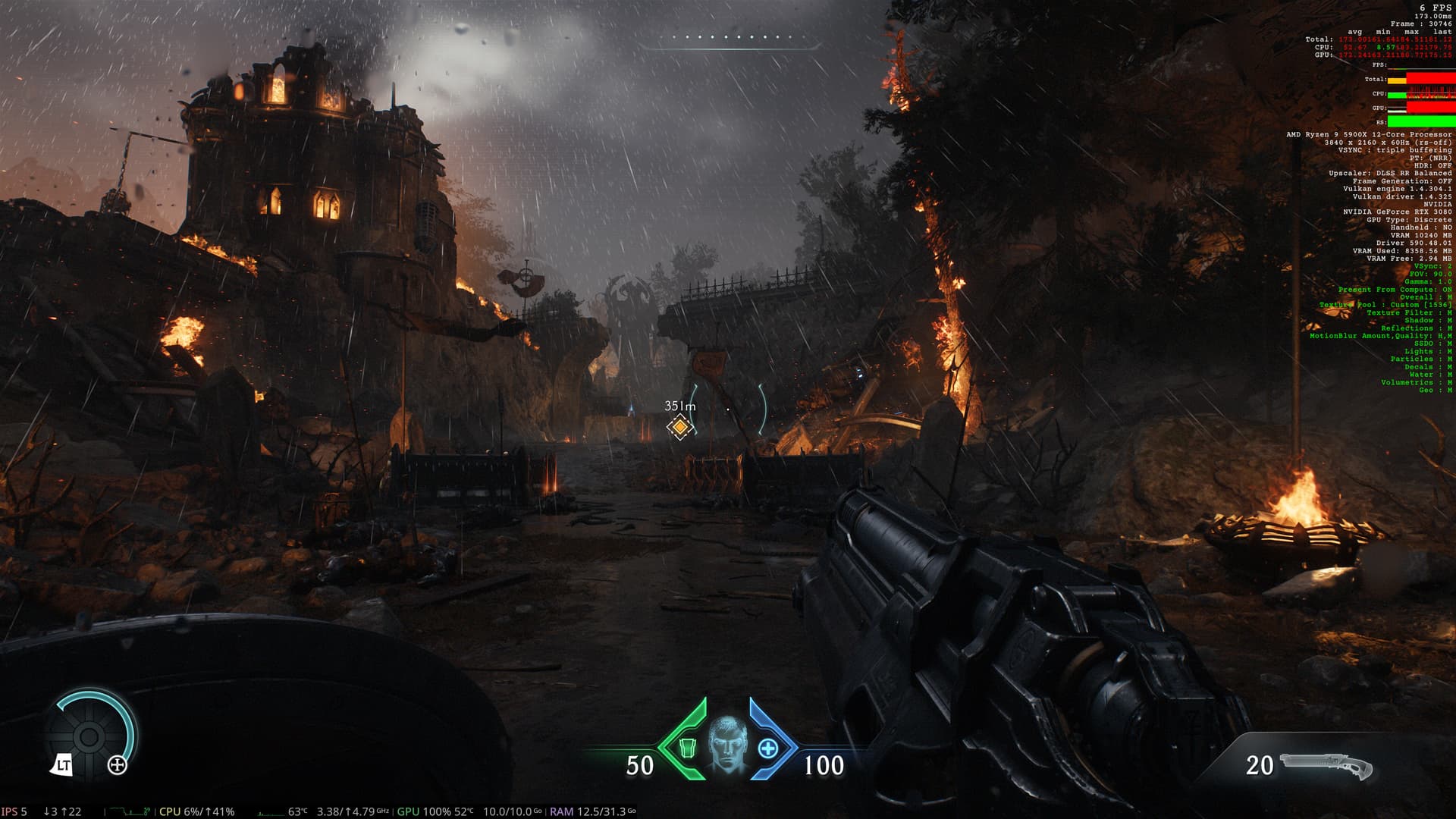The width and height of the screenshot is (1456, 819).
Task: Click the green armor icon
Action: tap(686, 748)
